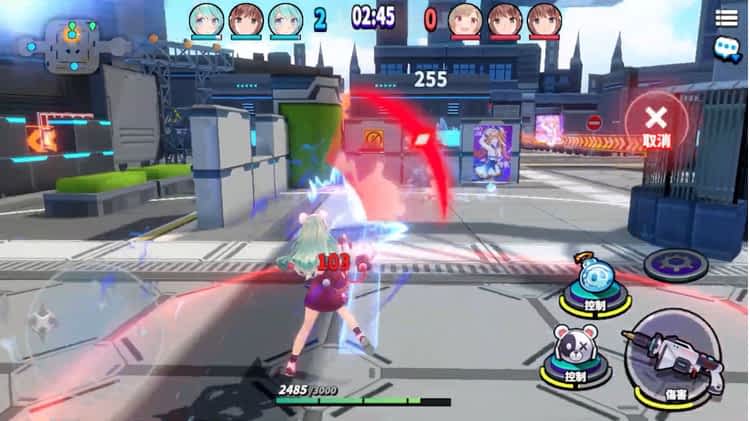Open the chat speech bubble
Image resolution: width=750 pixels, height=421 pixels.
tap(726, 48)
